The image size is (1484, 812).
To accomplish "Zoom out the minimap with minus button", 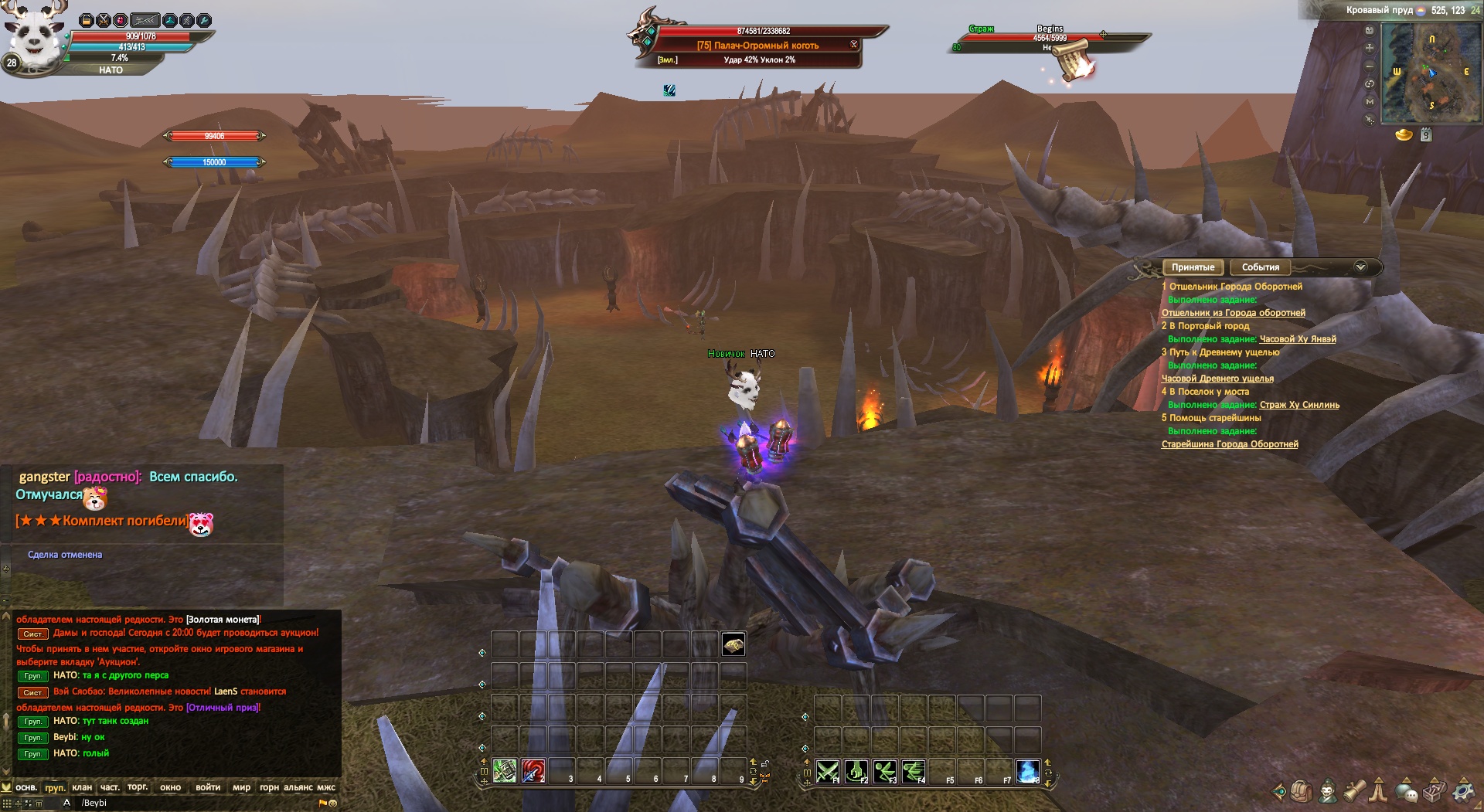I will pos(1370,66).
